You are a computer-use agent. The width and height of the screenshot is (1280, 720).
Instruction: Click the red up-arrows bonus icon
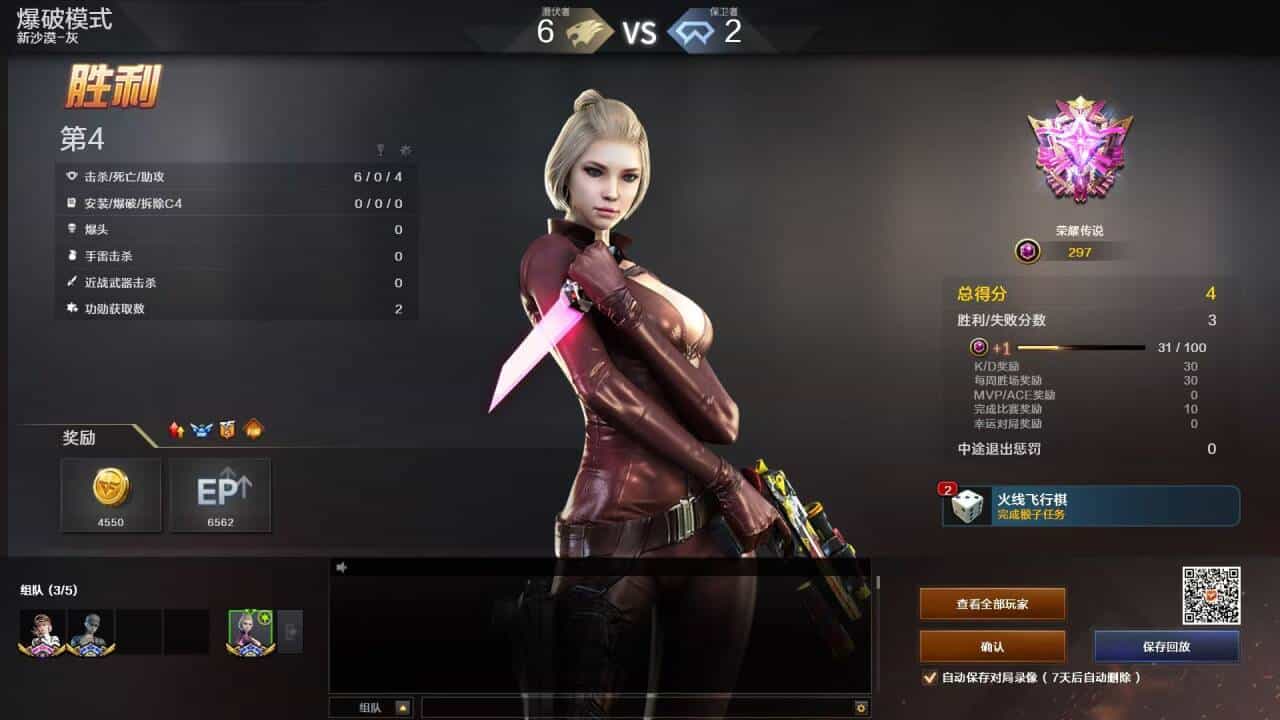pos(177,430)
